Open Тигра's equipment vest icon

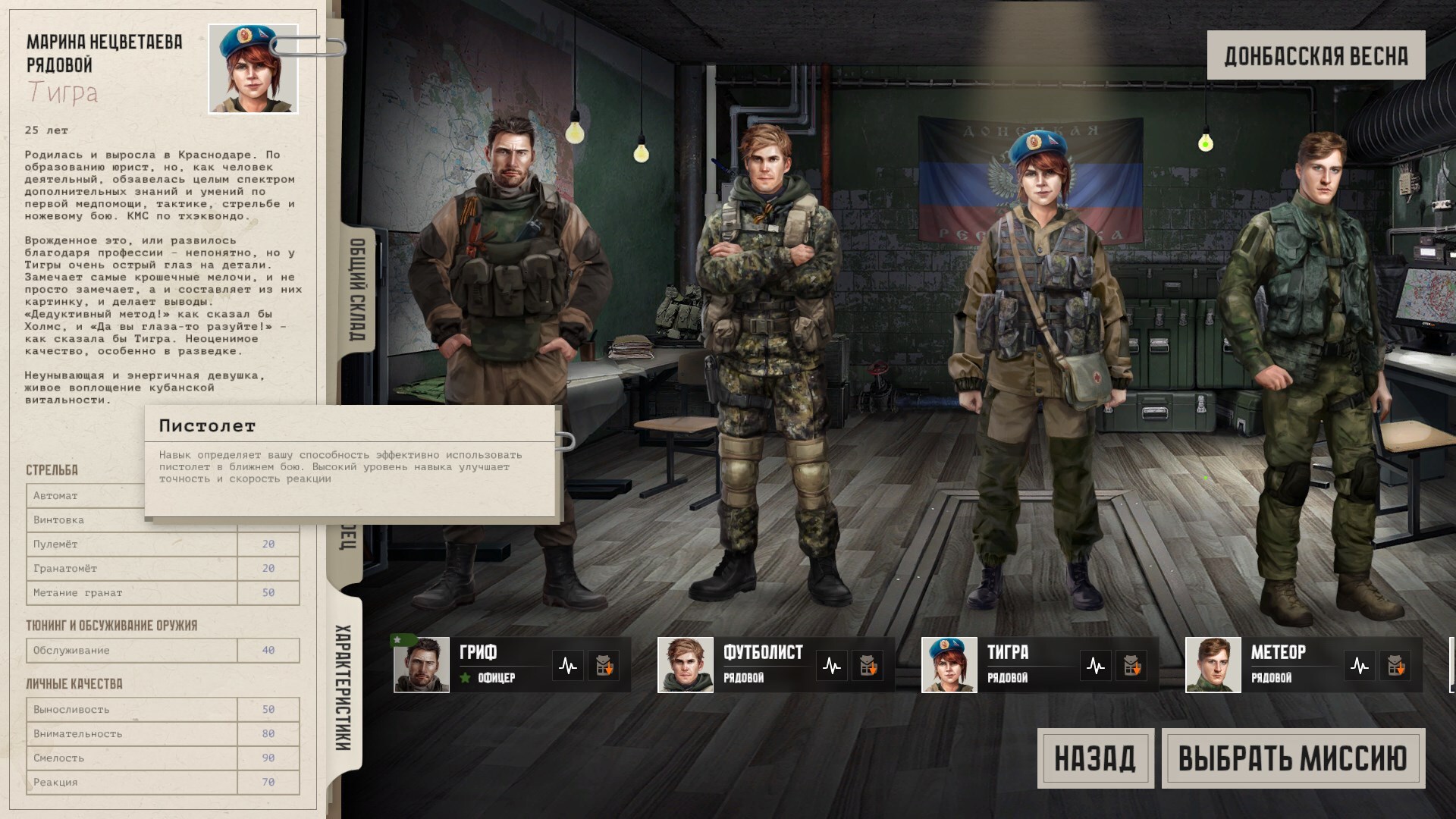tap(1131, 667)
